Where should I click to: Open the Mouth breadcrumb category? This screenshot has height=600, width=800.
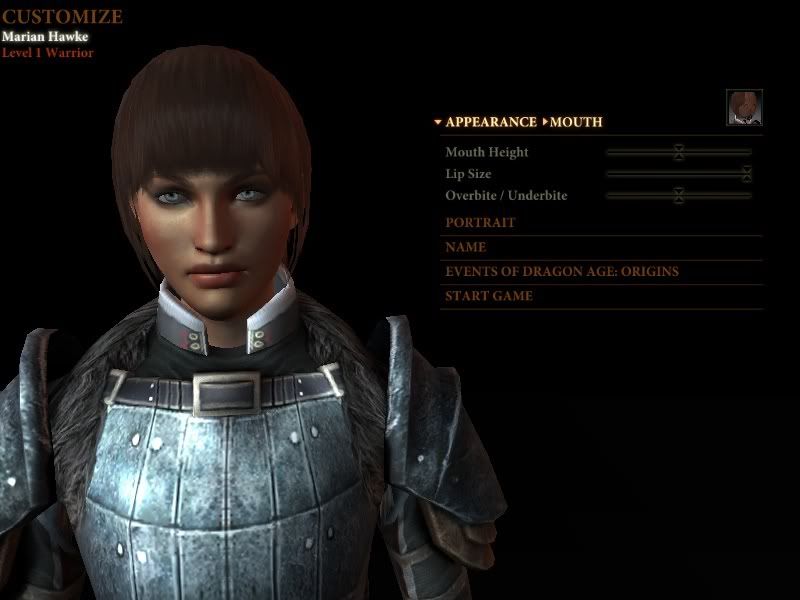(x=576, y=122)
